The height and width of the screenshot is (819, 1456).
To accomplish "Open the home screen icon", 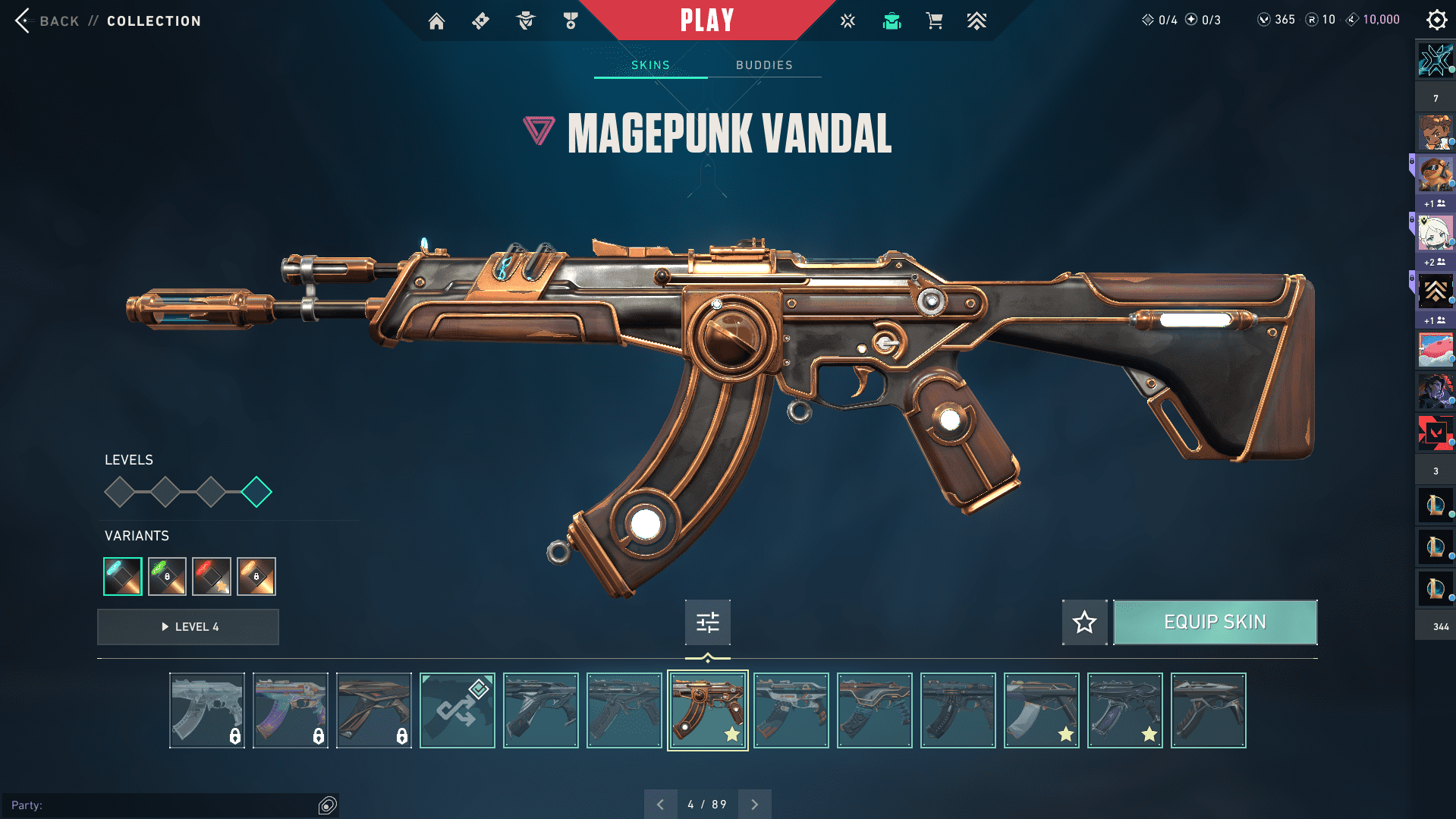I will coord(436,21).
